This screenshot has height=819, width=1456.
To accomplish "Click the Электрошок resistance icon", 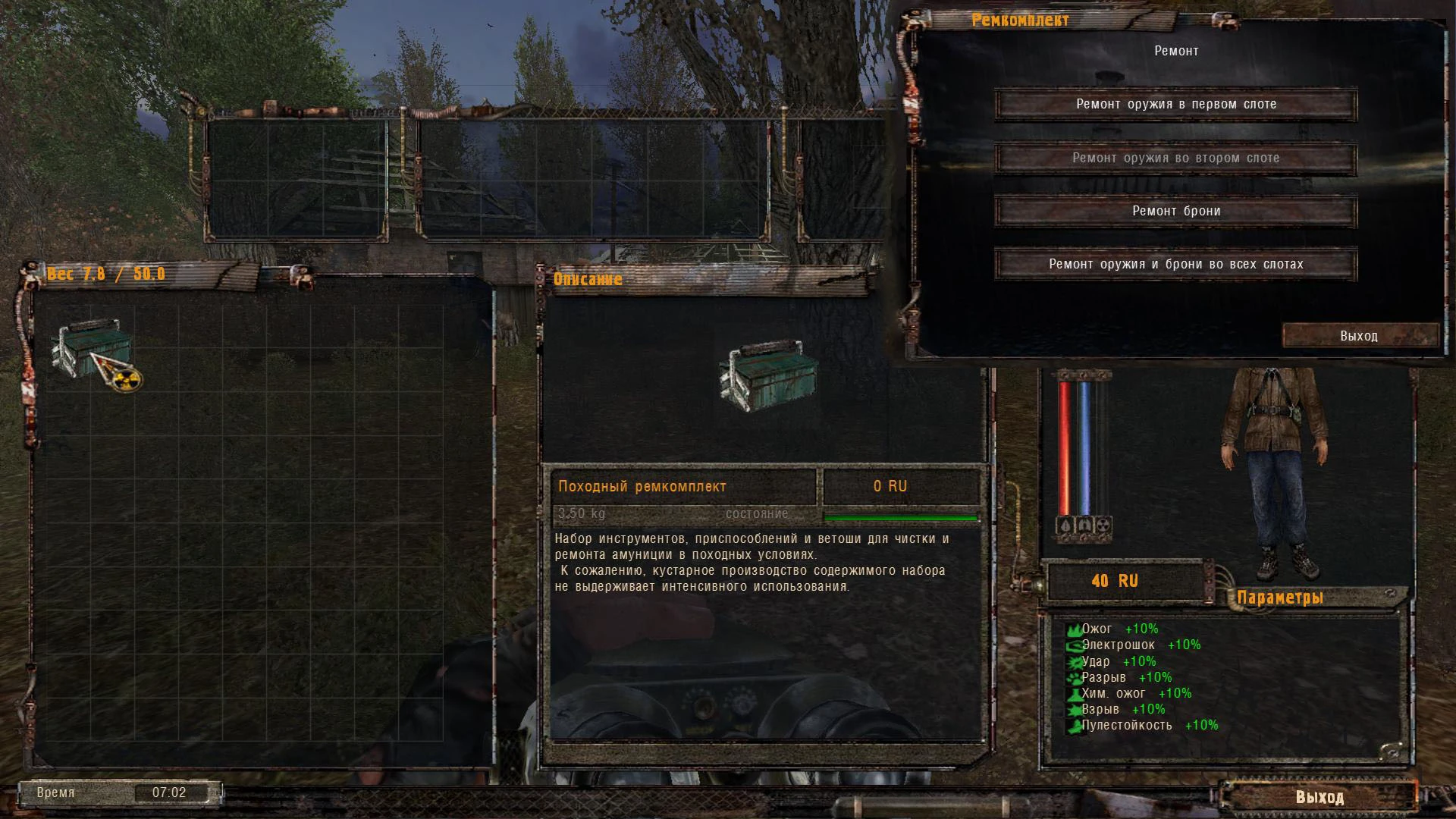I will (x=1074, y=645).
